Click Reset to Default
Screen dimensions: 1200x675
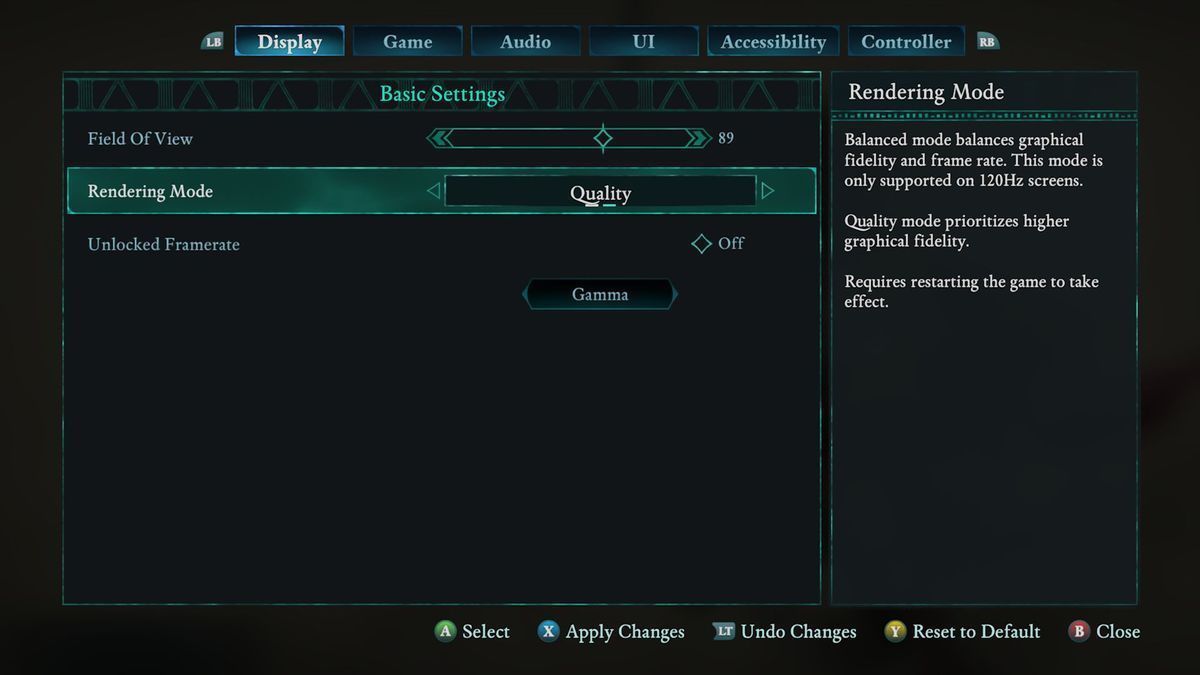pyautogui.click(x=962, y=632)
